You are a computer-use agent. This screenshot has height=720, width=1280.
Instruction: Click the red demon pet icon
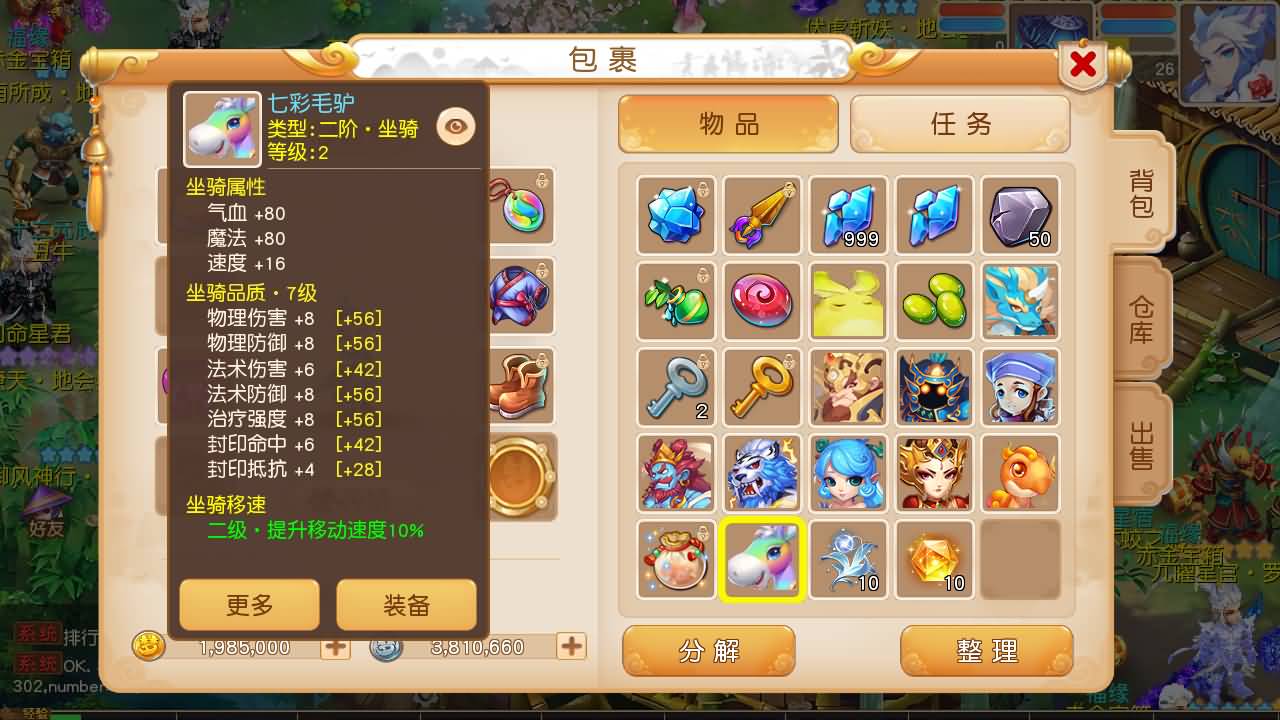click(x=676, y=473)
